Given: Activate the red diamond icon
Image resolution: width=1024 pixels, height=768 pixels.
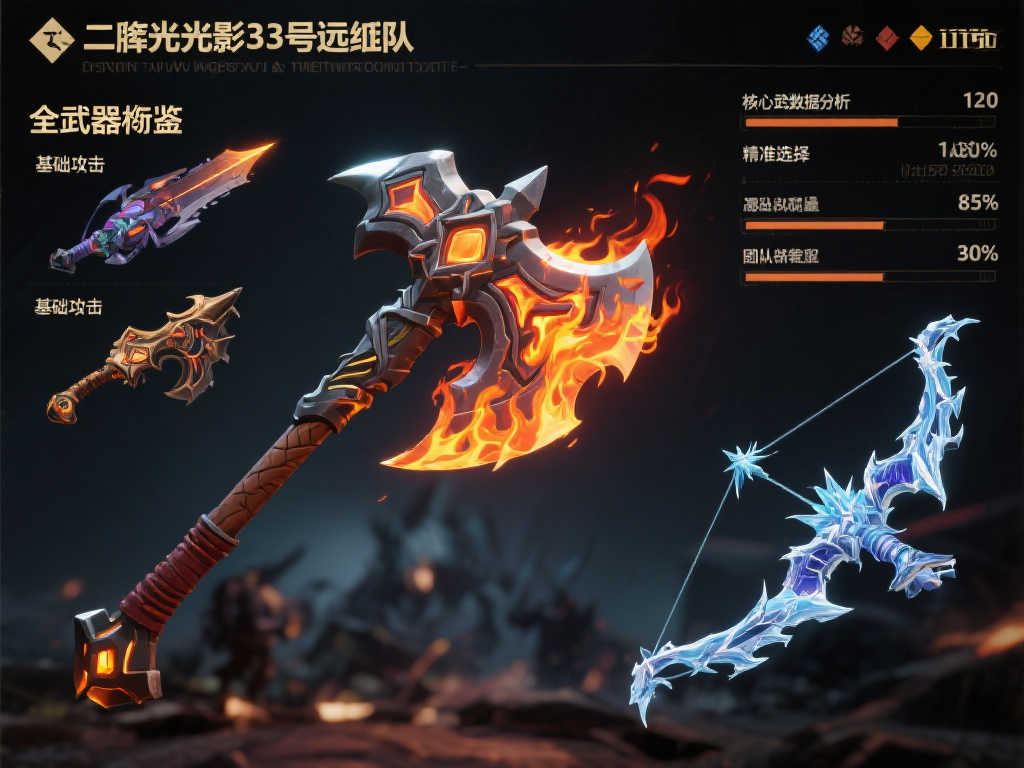Looking at the screenshot, I should (886, 39).
